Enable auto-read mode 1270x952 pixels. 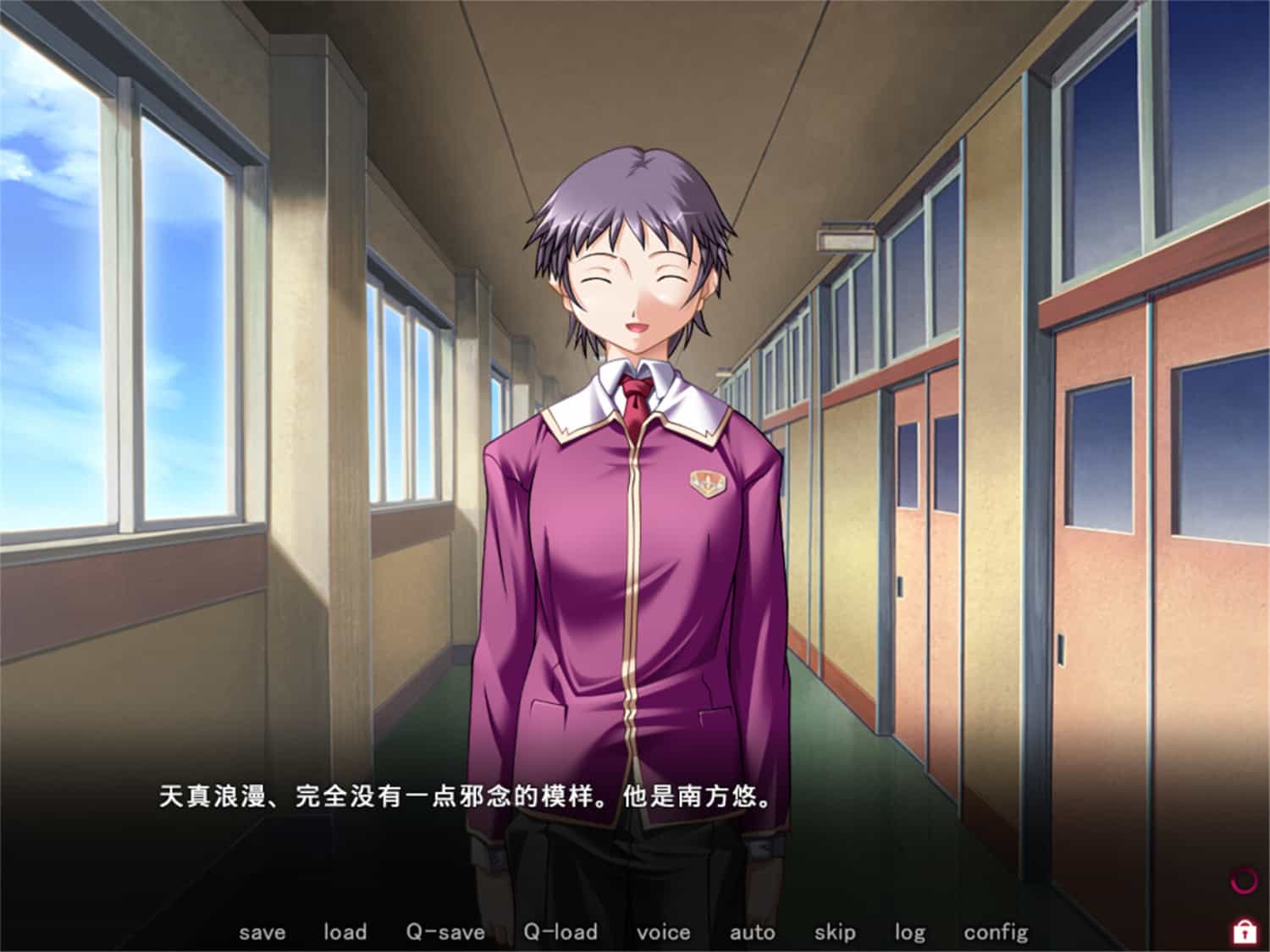pos(752,931)
